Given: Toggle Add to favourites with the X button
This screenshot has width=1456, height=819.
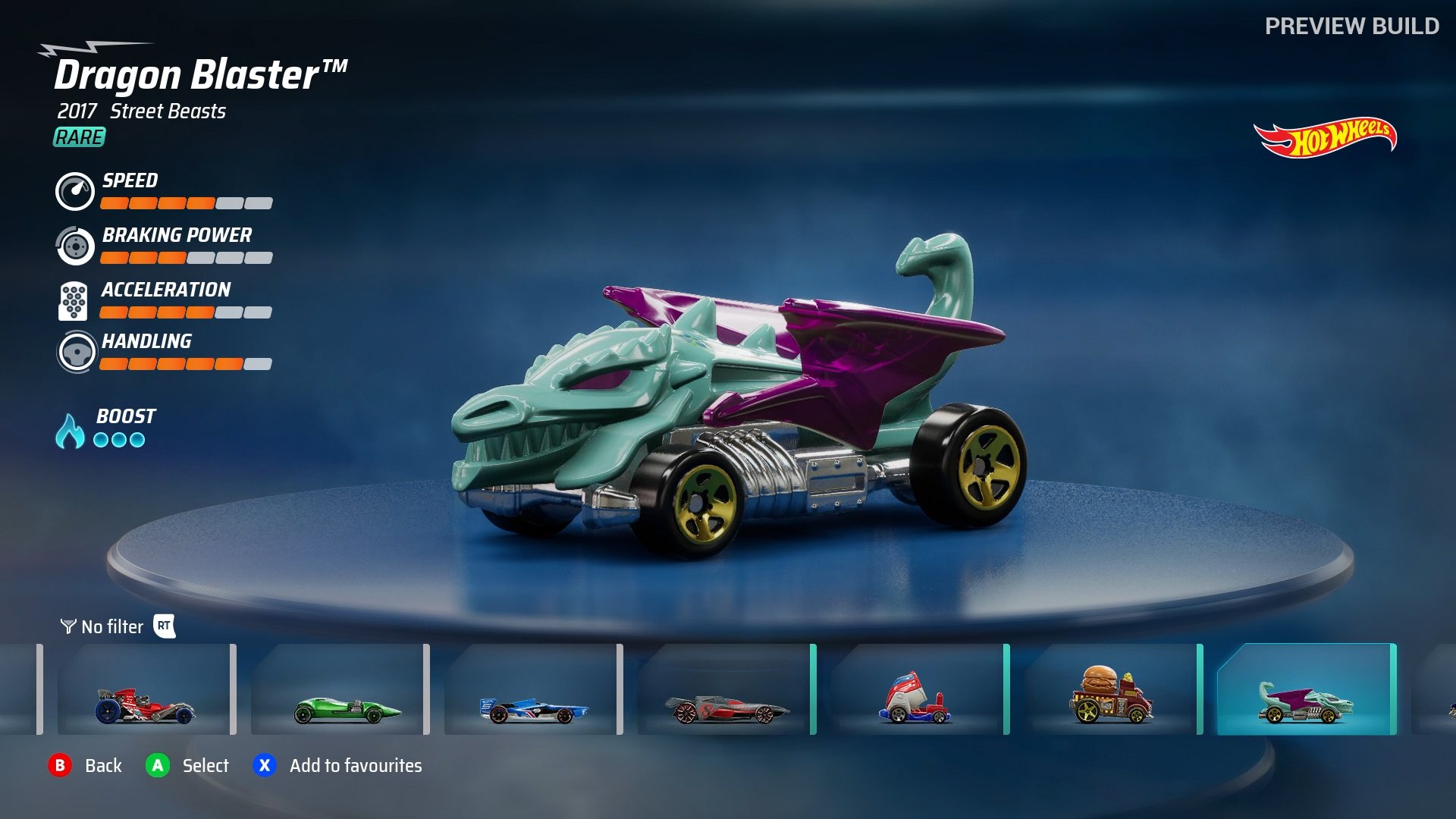Looking at the screenshot, I should (x=263, y=766).
